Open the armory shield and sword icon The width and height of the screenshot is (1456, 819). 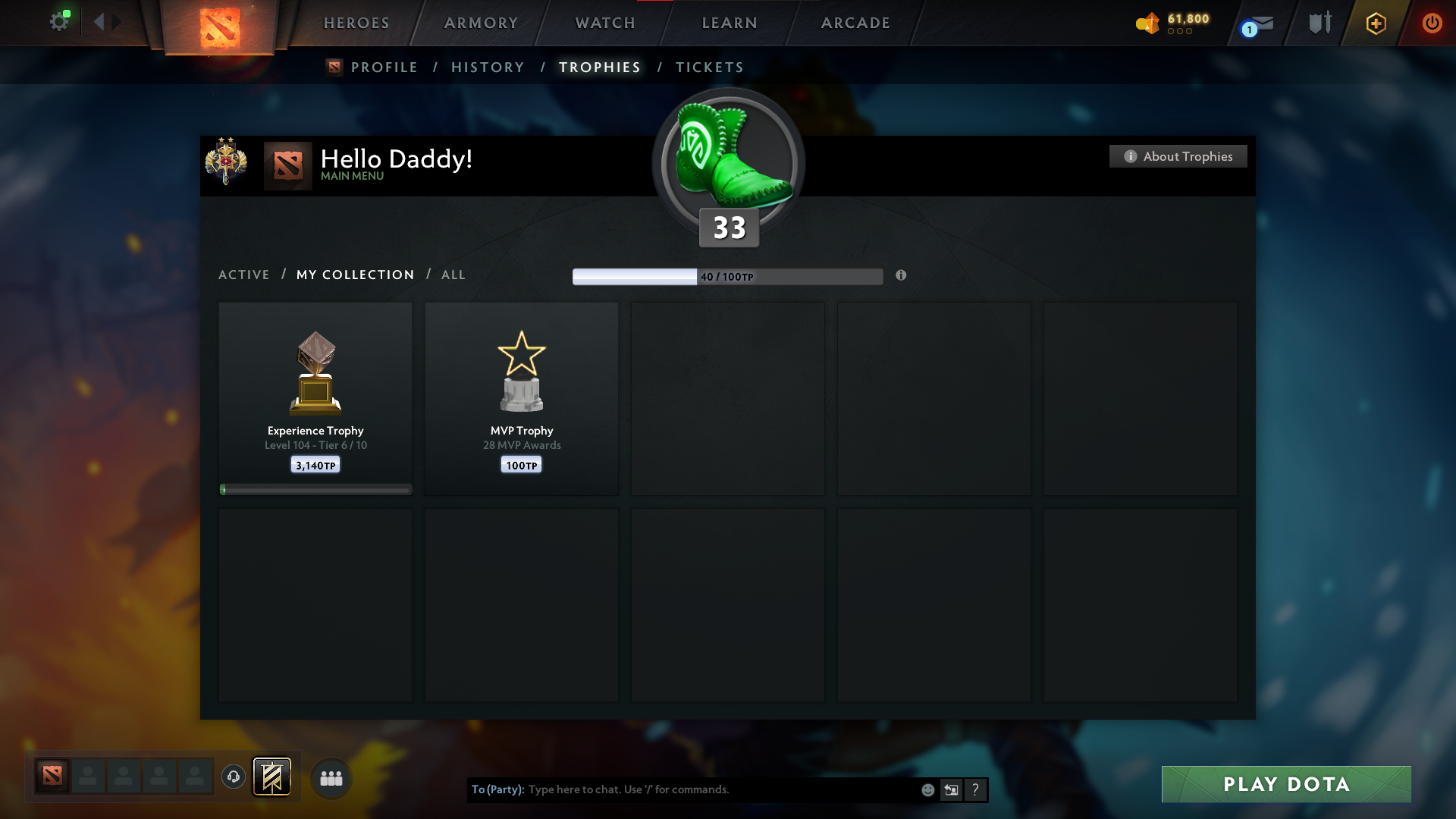point(1319,23)
